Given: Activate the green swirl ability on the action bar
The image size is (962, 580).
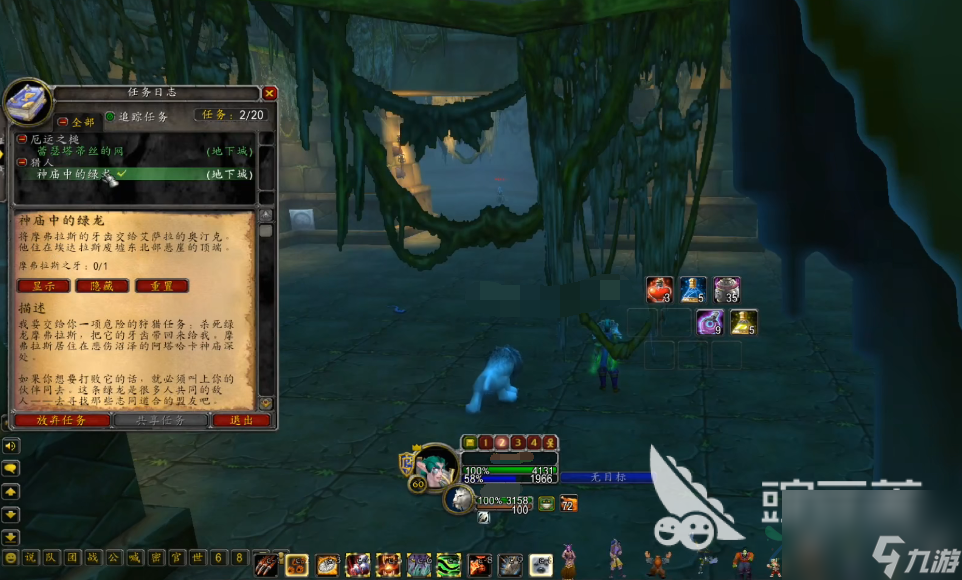Looking at the screenshot, I should click(449, 565).
